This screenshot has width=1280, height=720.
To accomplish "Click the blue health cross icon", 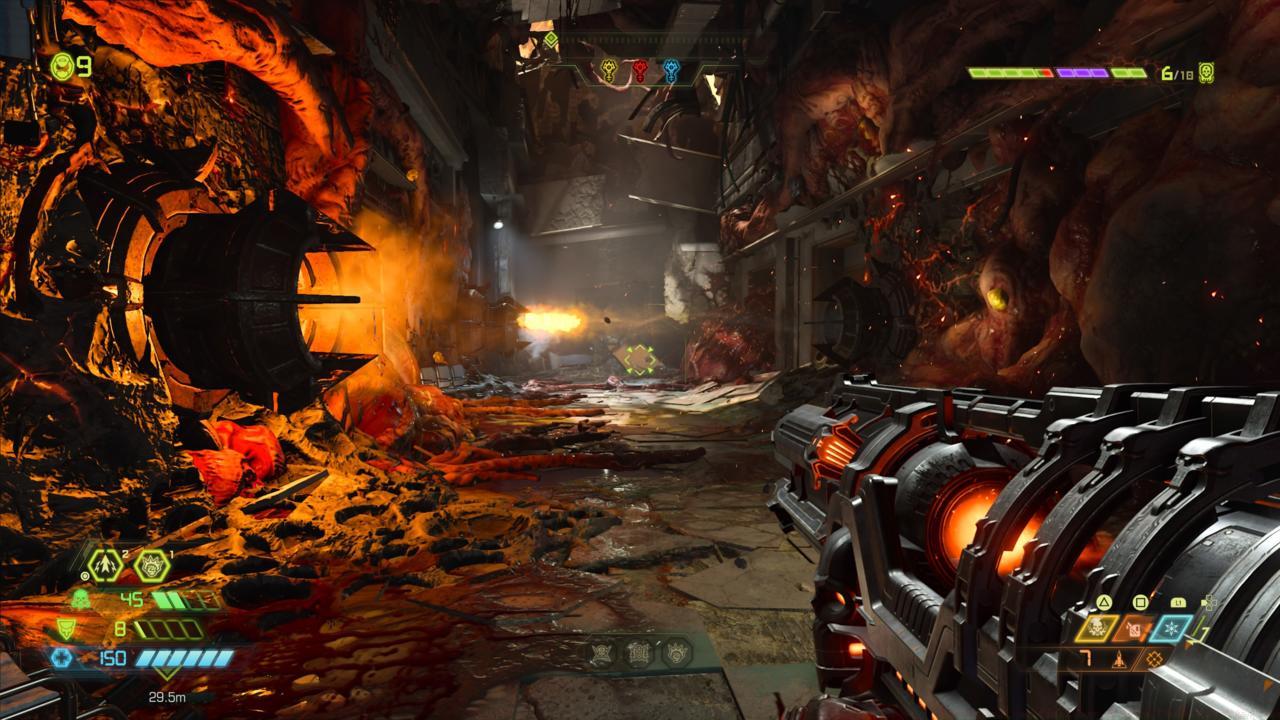I will click(61, 658).
